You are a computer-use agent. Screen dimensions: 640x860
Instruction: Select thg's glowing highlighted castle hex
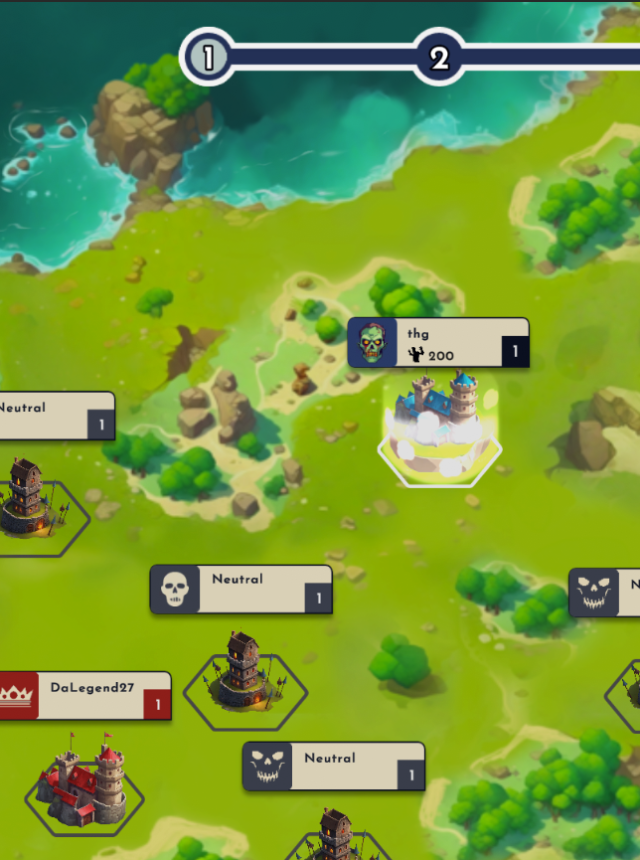(440, 430)
